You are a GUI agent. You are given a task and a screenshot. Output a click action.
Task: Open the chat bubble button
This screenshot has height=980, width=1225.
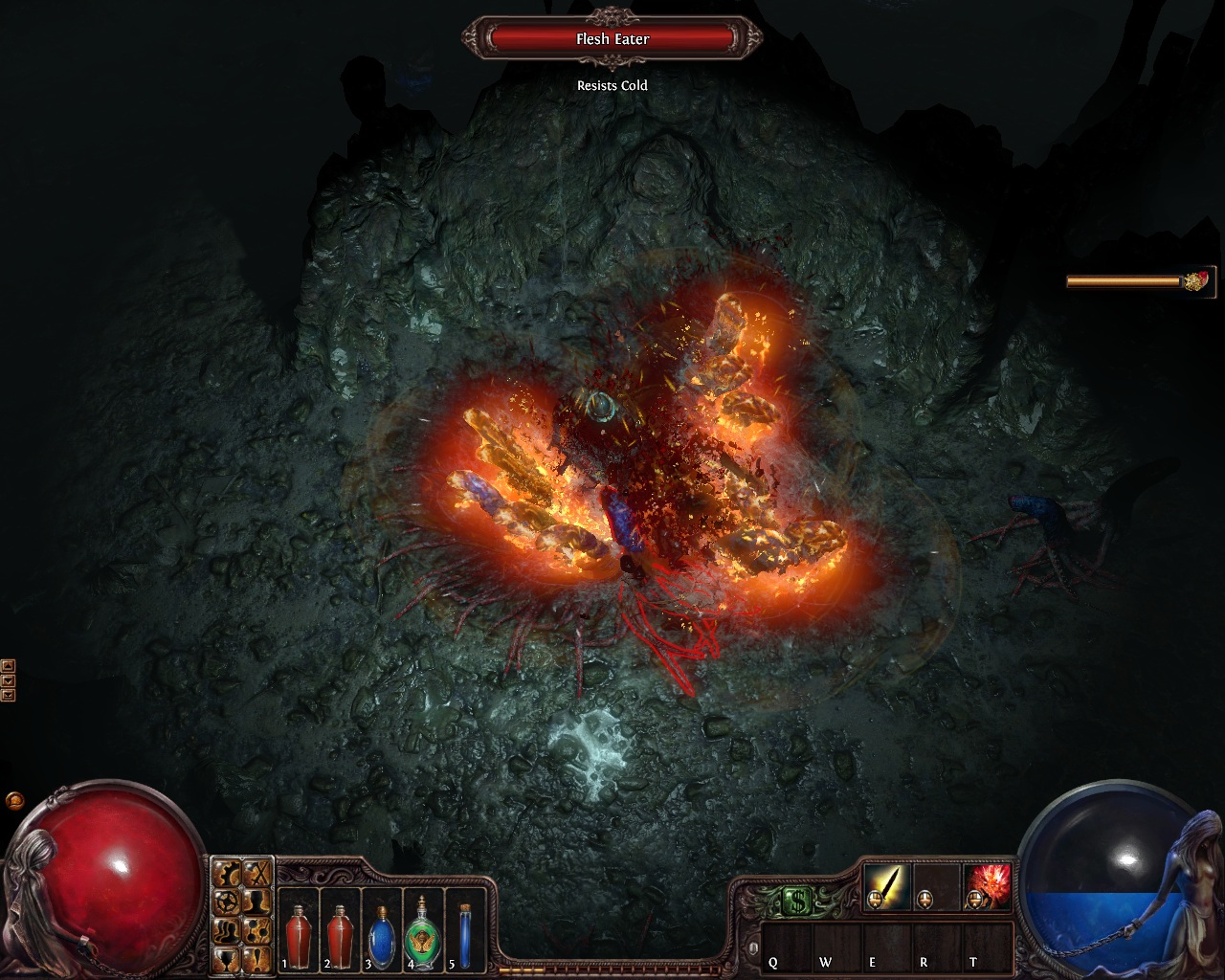tap(14, 799)
